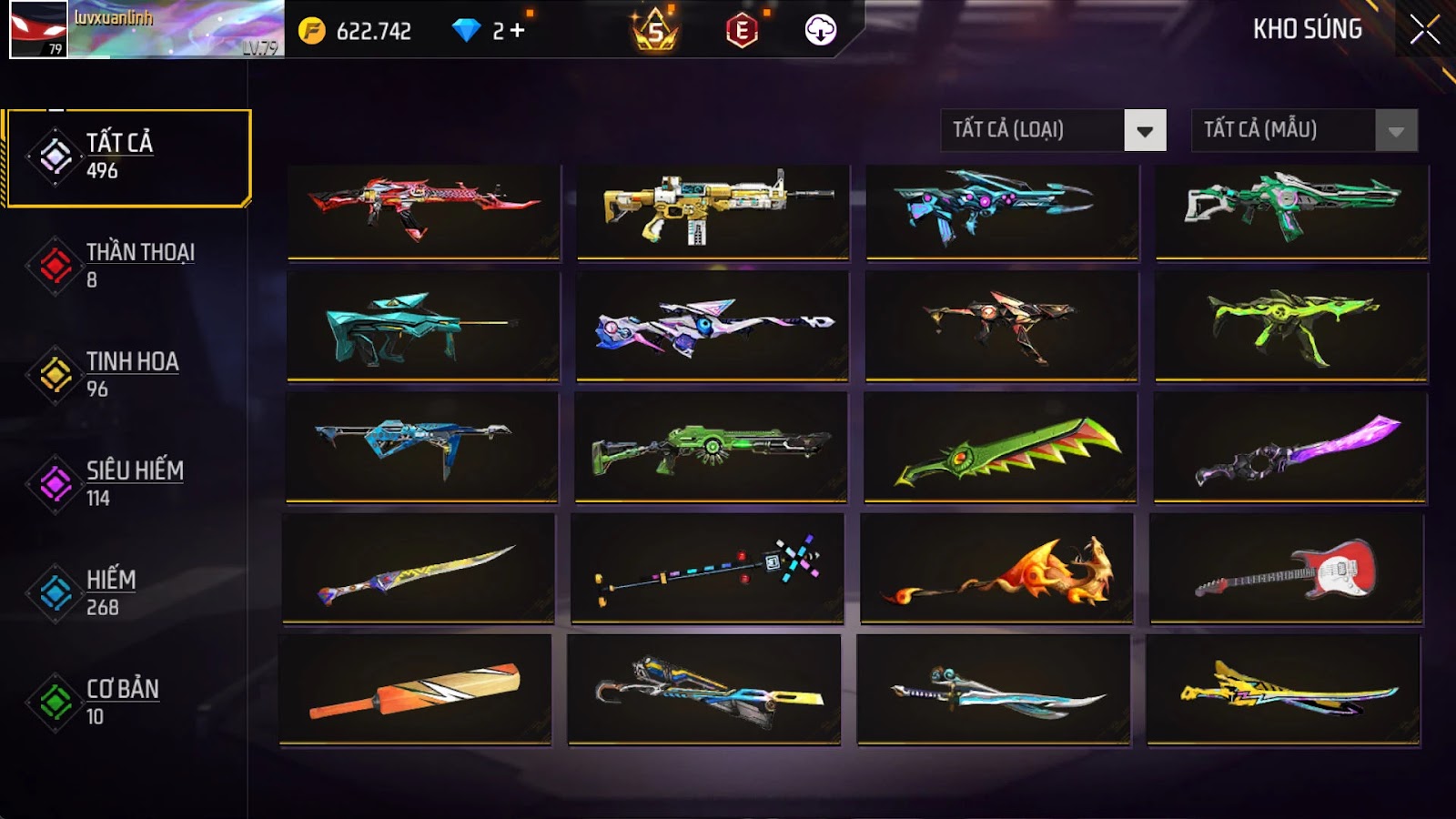Click the red E hexagon icon
Screen dimensions: 1456x819
pyautogui.click(x=742, y=31)
